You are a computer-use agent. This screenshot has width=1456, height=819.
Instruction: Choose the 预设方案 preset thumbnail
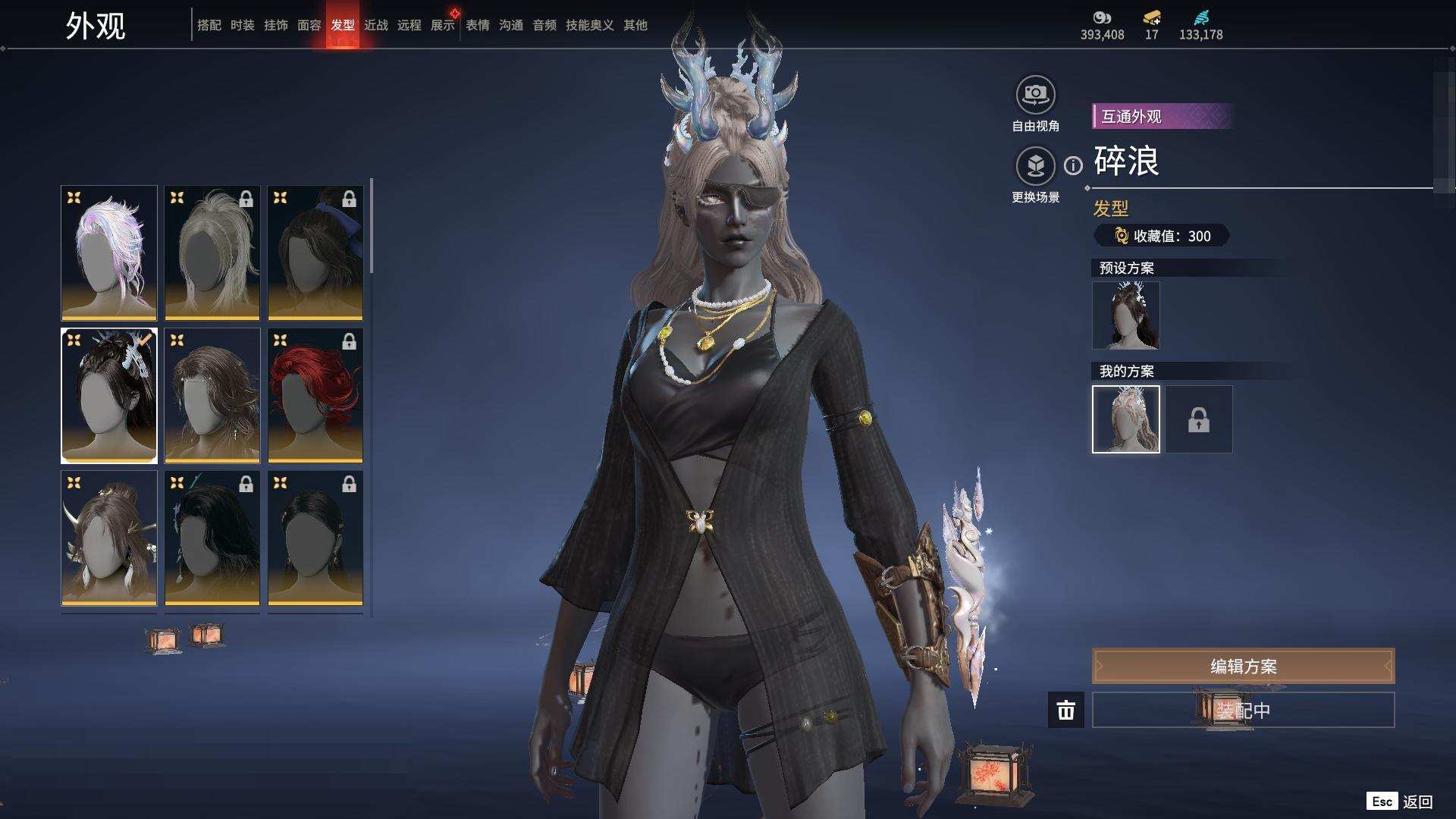click(1125, 315)
